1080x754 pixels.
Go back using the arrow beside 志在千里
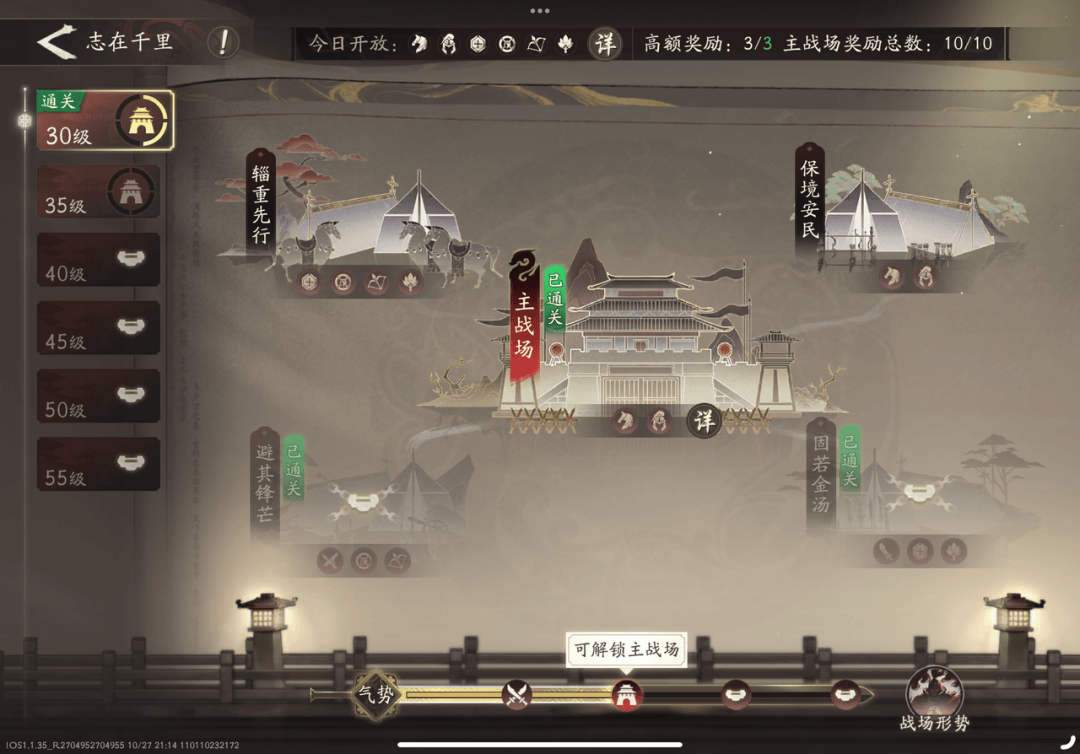(56, 43)
